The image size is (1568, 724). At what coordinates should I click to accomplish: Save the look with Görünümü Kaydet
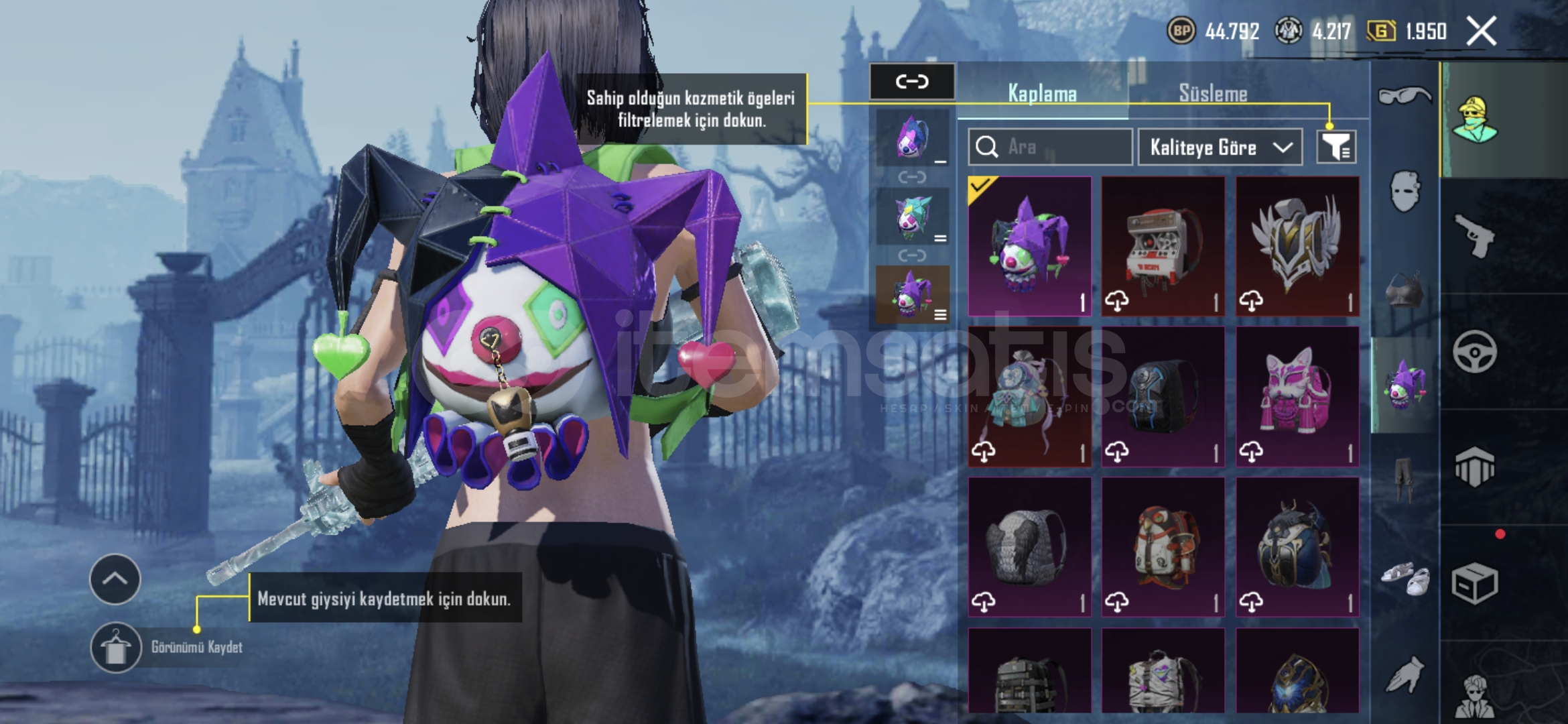(x=116, y=648)
